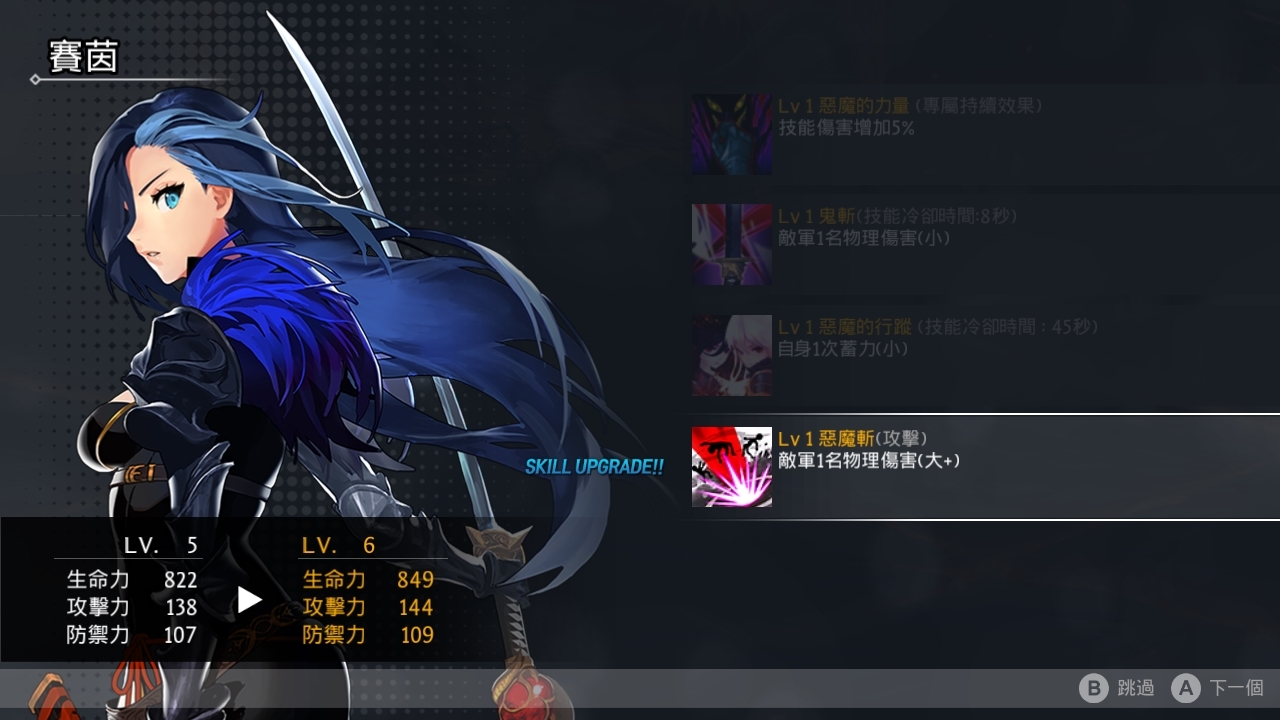Click the white play-arrow between stat panels
Screen dimensions: 1280x720
249,600
